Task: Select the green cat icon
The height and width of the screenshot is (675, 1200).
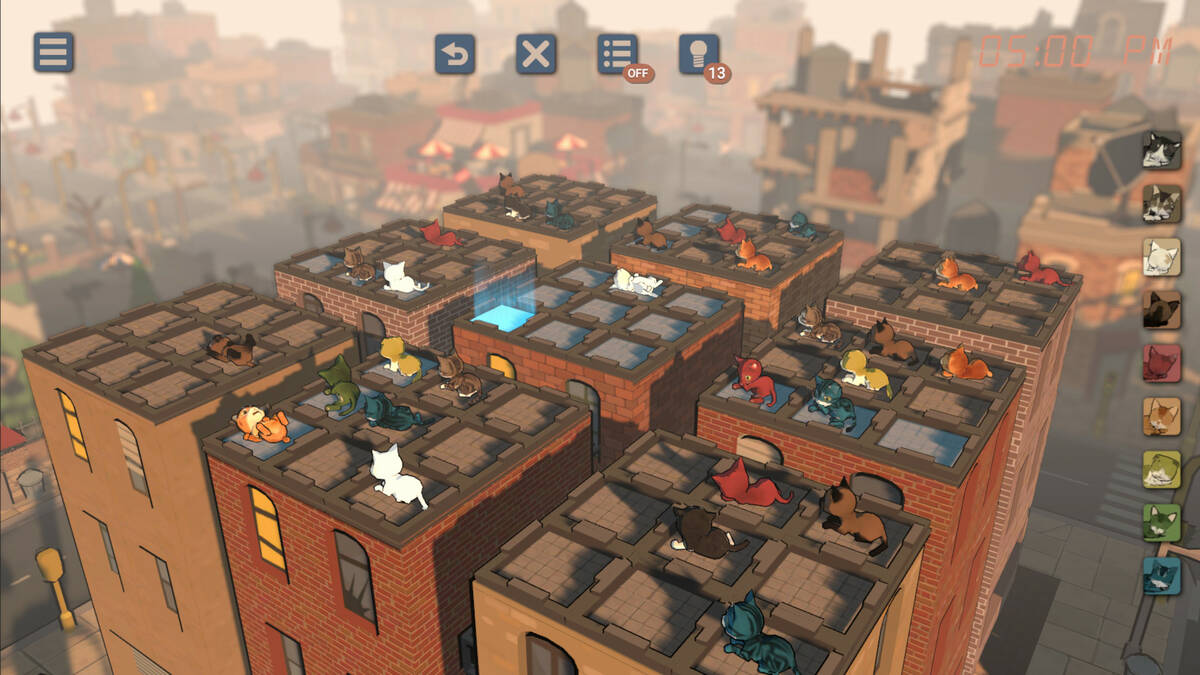Action: coord(1162,523)
